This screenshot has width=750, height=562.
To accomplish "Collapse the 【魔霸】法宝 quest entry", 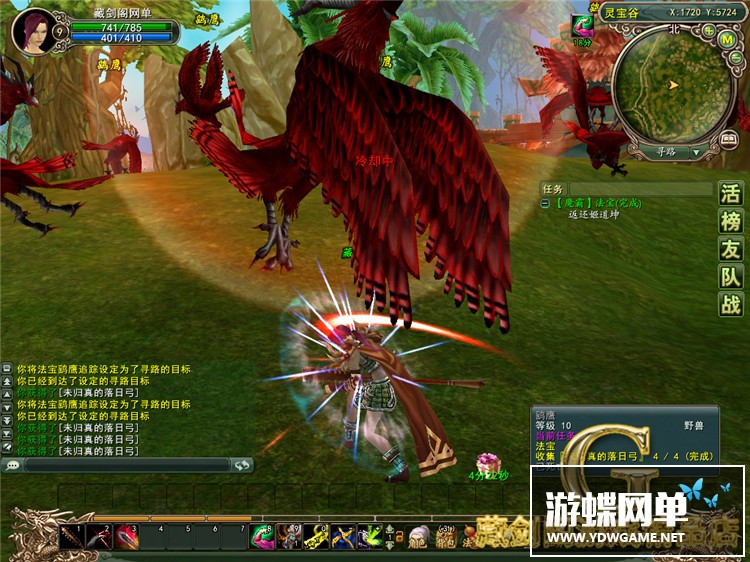I will [545, 202].
